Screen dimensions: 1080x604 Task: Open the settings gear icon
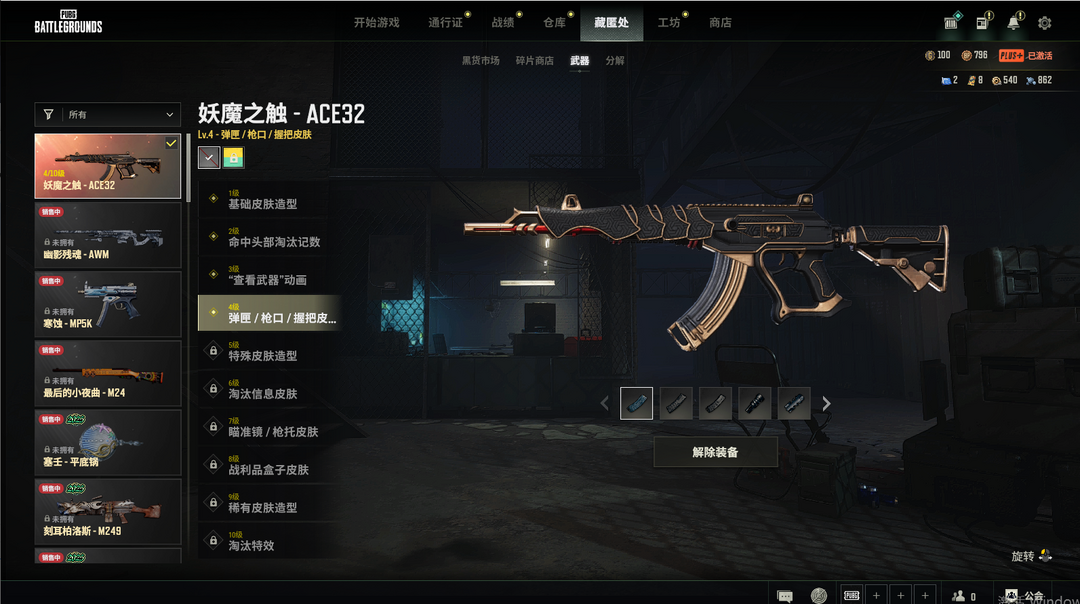pos(1045,23)
